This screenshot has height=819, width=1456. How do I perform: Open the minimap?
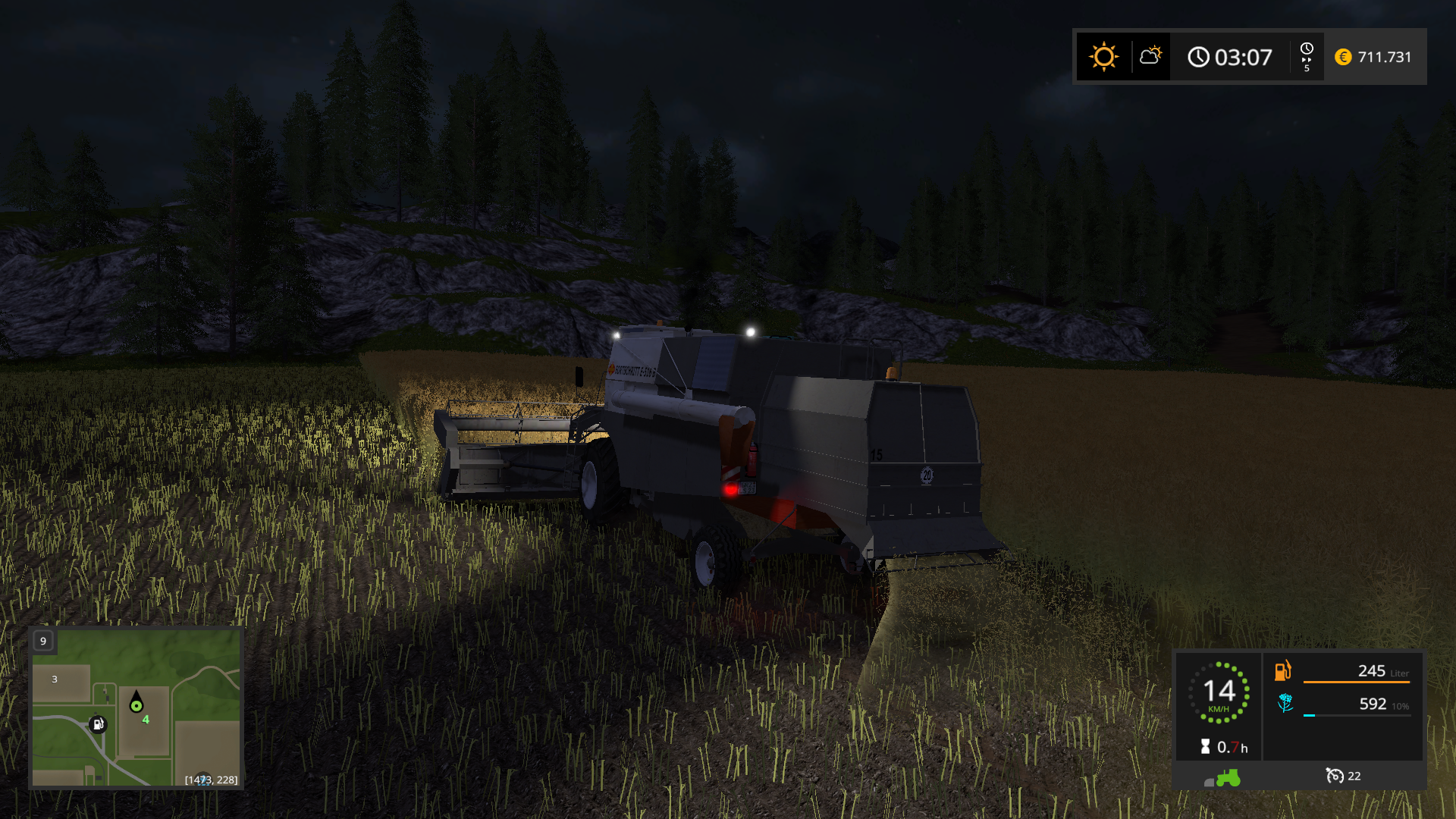(136, 708)
